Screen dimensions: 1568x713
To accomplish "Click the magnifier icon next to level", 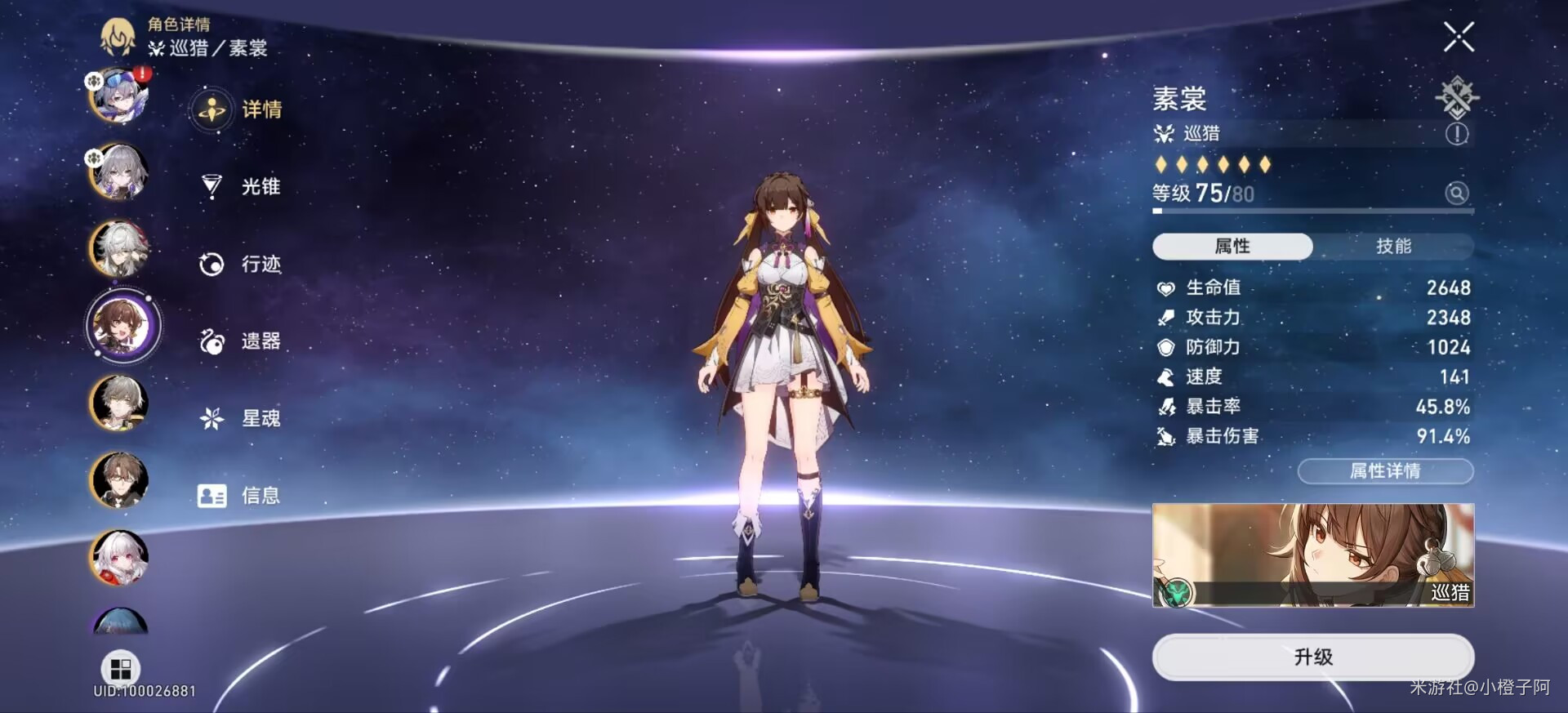I will point(1457,193).
